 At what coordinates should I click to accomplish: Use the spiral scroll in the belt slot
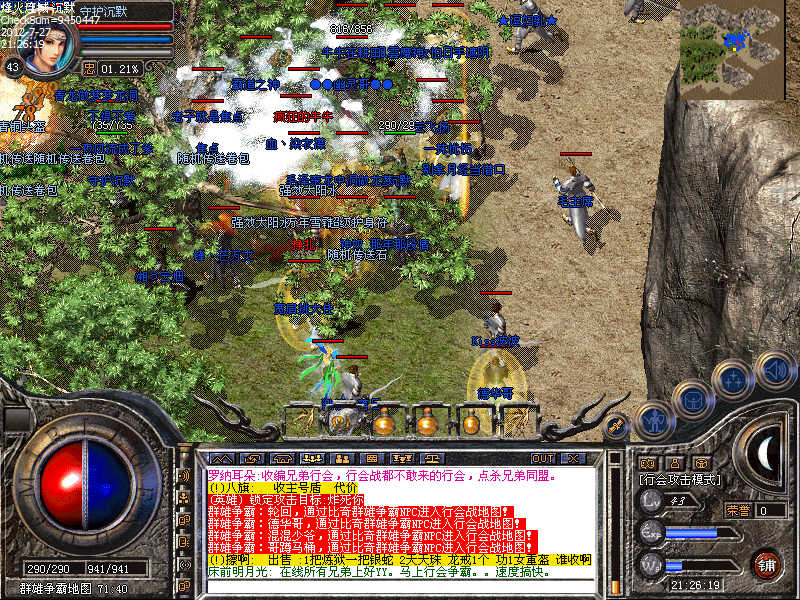[339, 421]
